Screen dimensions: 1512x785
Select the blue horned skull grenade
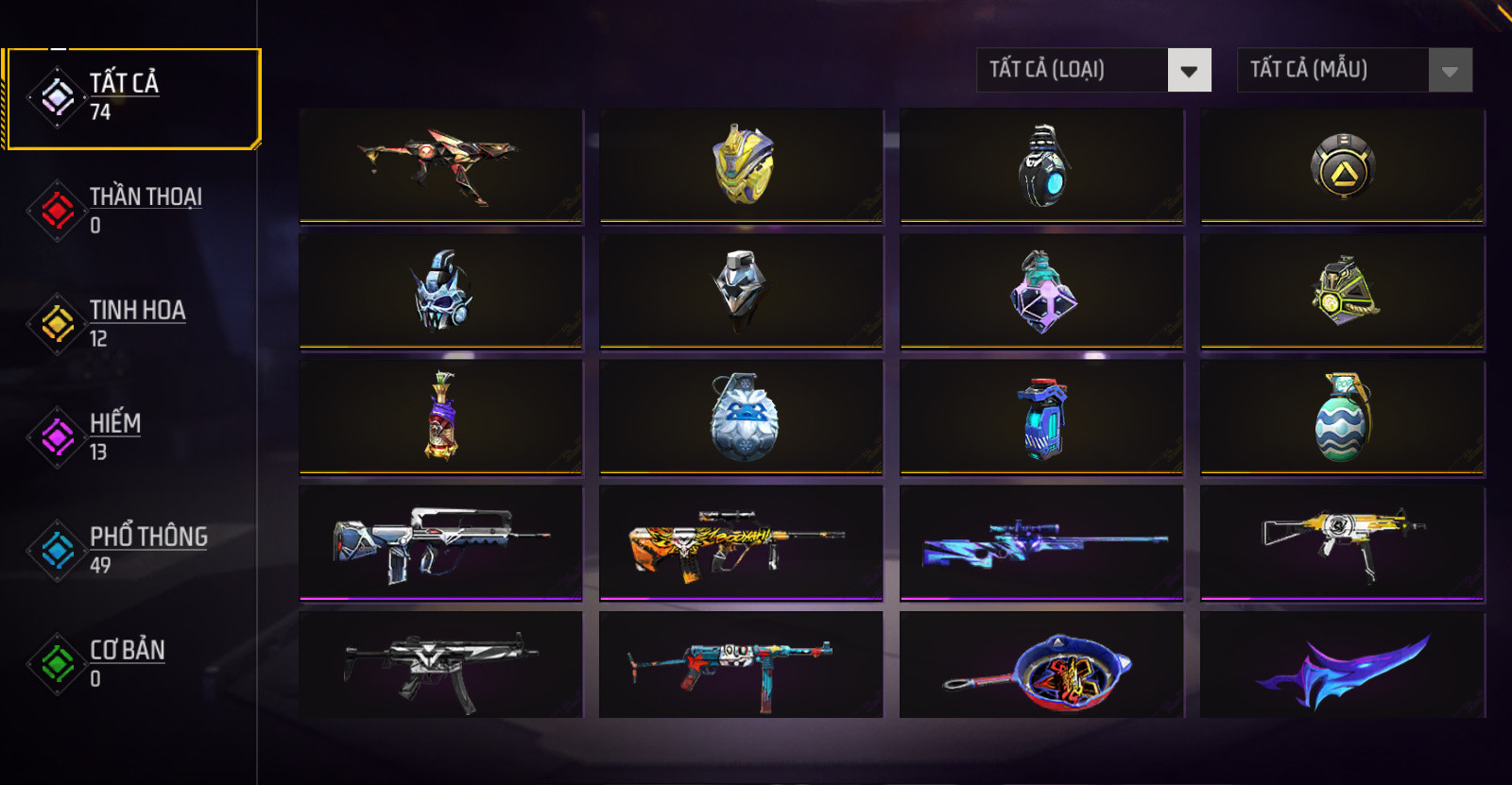(x=440, y=291)
